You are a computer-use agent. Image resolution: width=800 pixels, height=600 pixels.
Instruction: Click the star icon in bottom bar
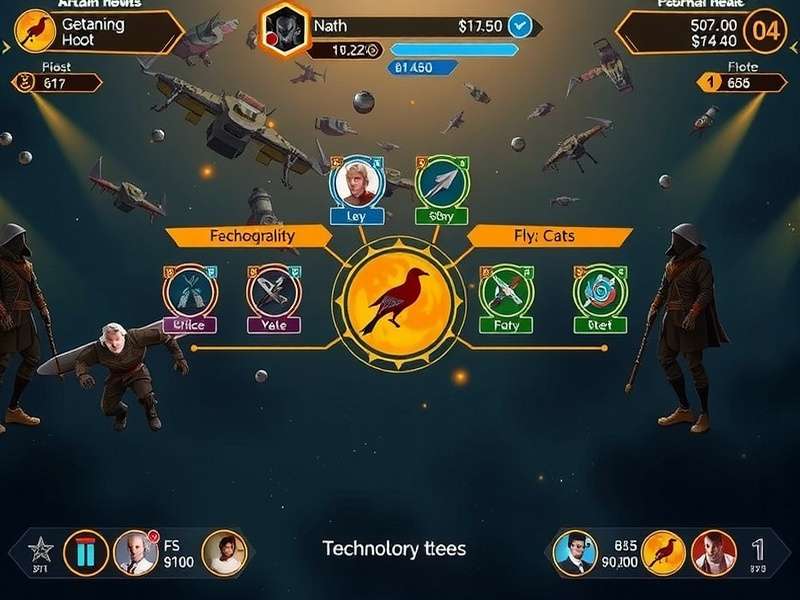(x=40, y=548)
